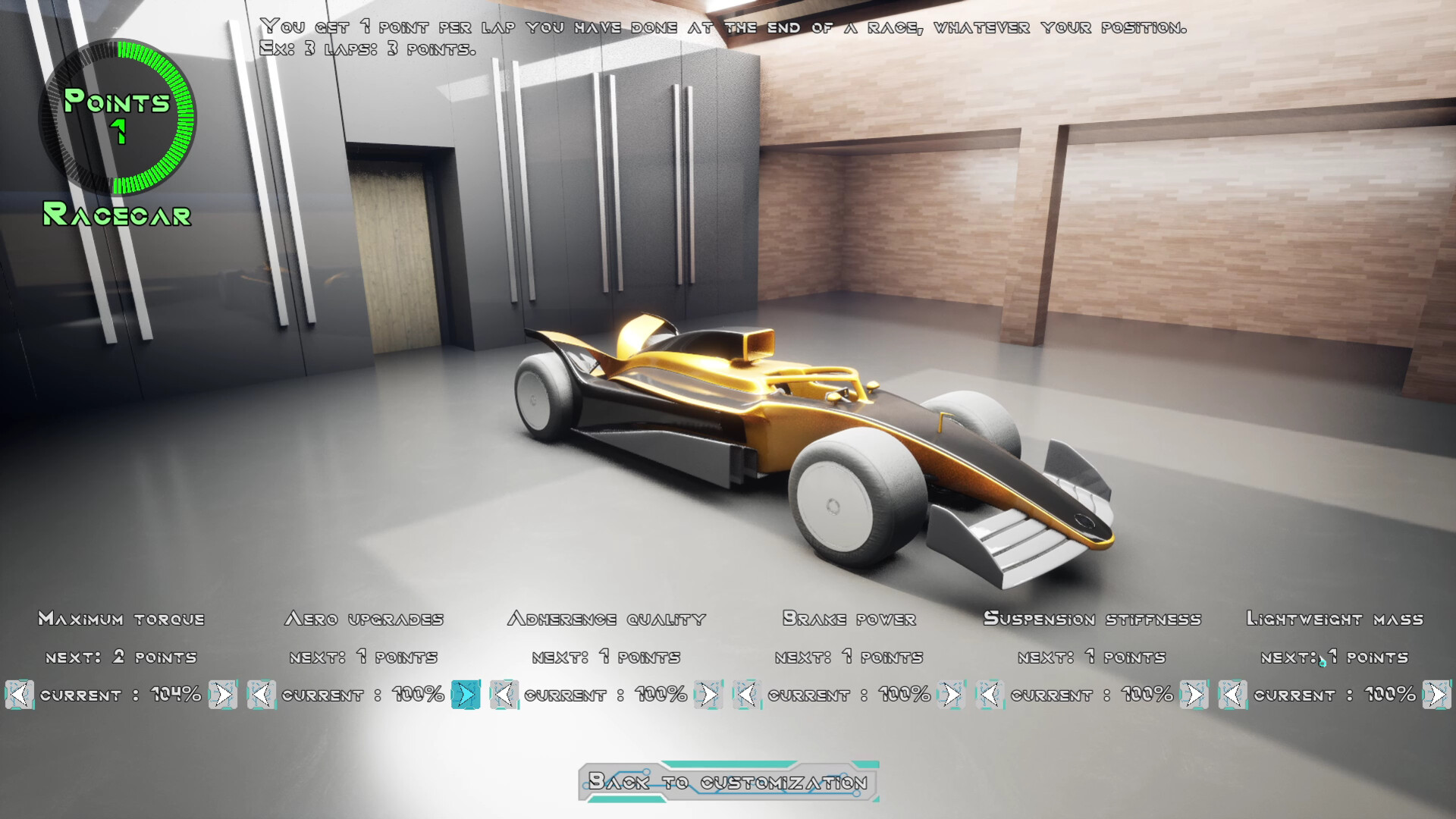The image size is (1456, 819).
Task: Lower Adherence quality using the left arrow
Action: (x=504, y=694)
